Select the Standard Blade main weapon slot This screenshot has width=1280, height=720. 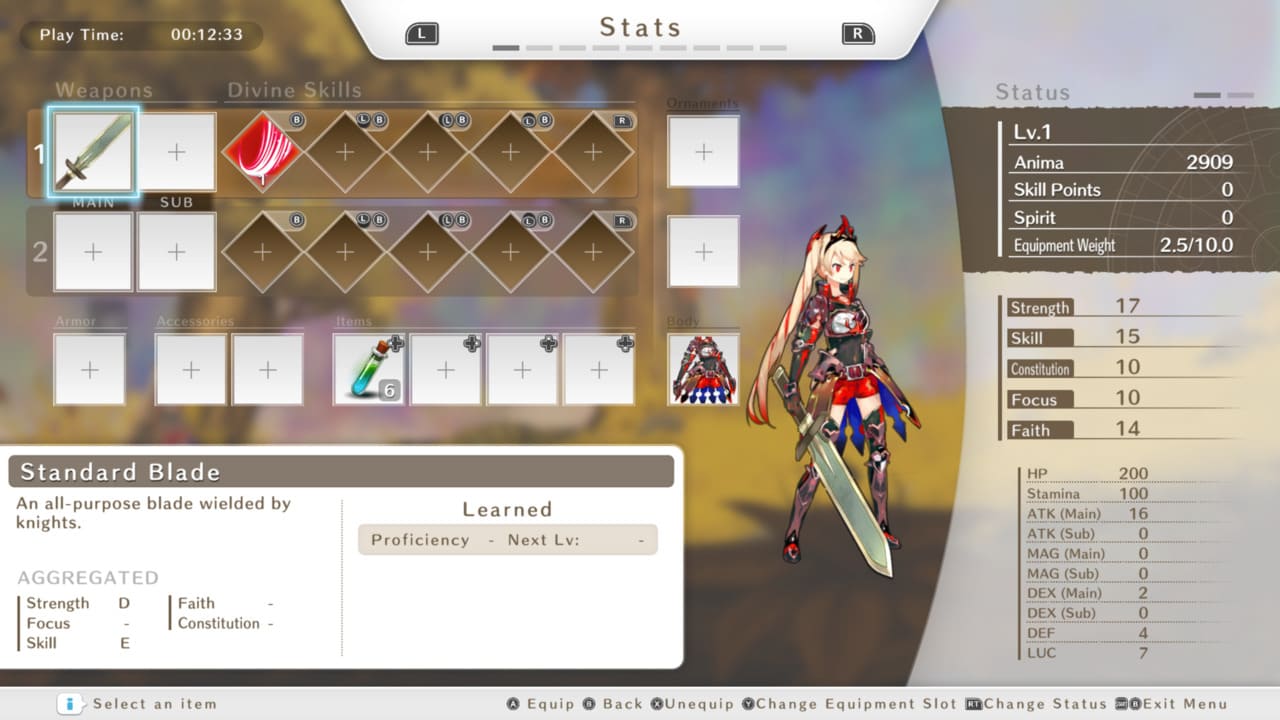click(93, 152)
